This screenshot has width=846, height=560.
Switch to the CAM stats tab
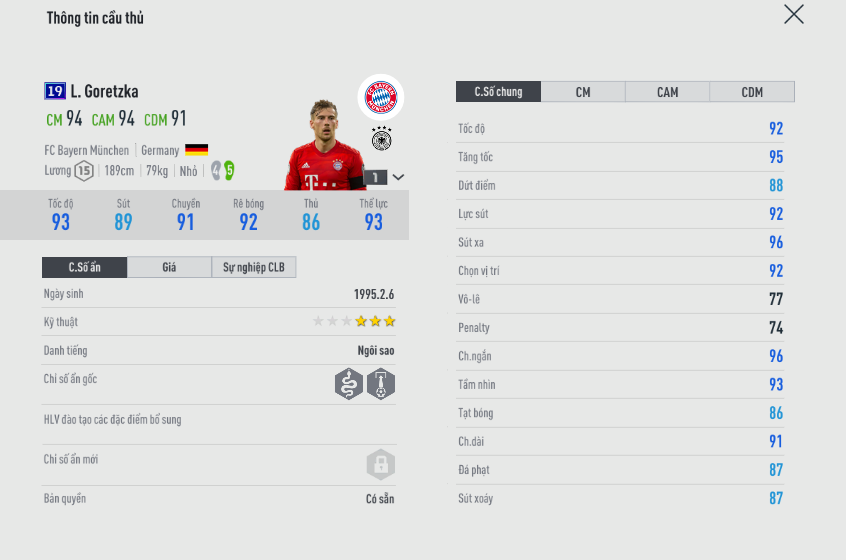tap(668, 92)
